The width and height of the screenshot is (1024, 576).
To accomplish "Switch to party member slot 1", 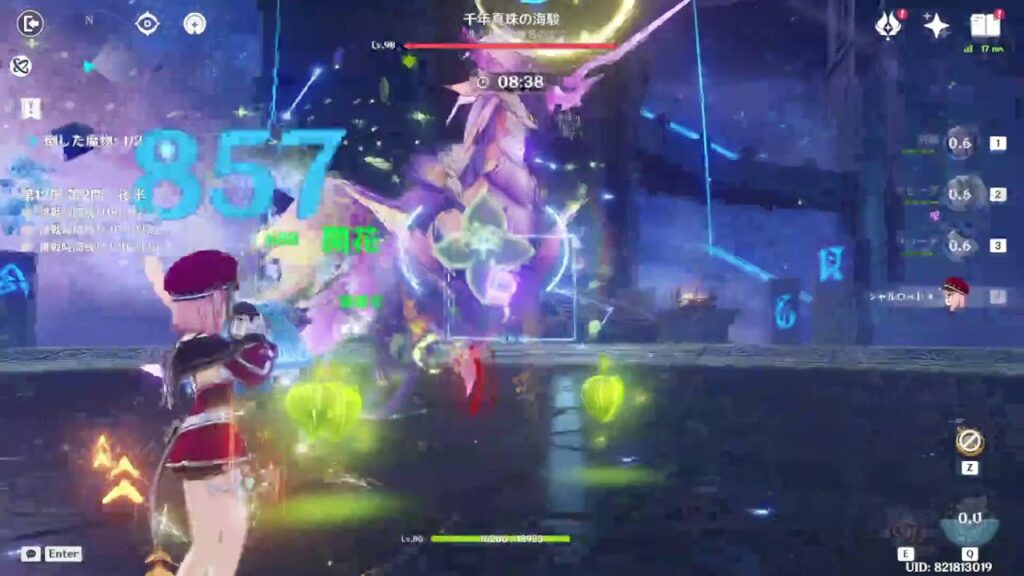I will point(959,143).
